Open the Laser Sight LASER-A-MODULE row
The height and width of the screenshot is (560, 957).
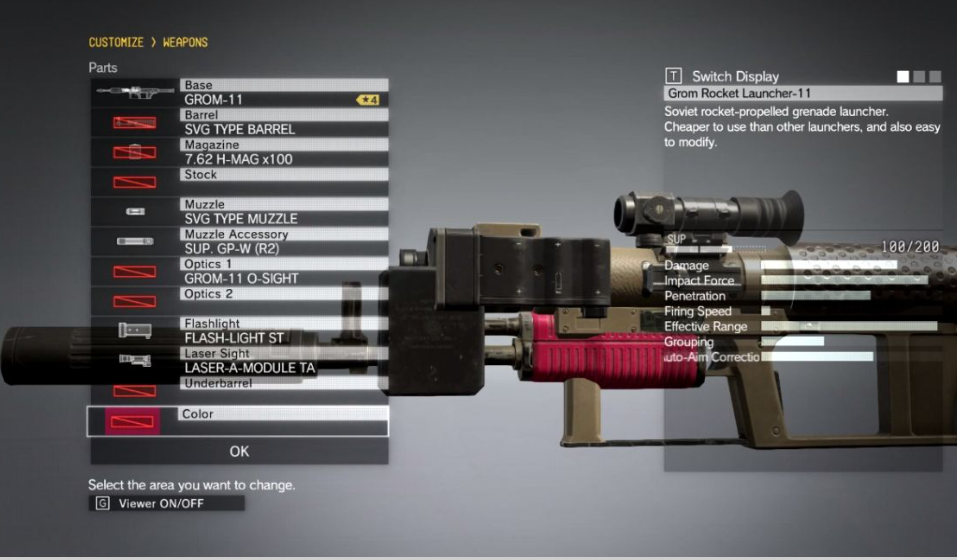(x=284, y=361)
